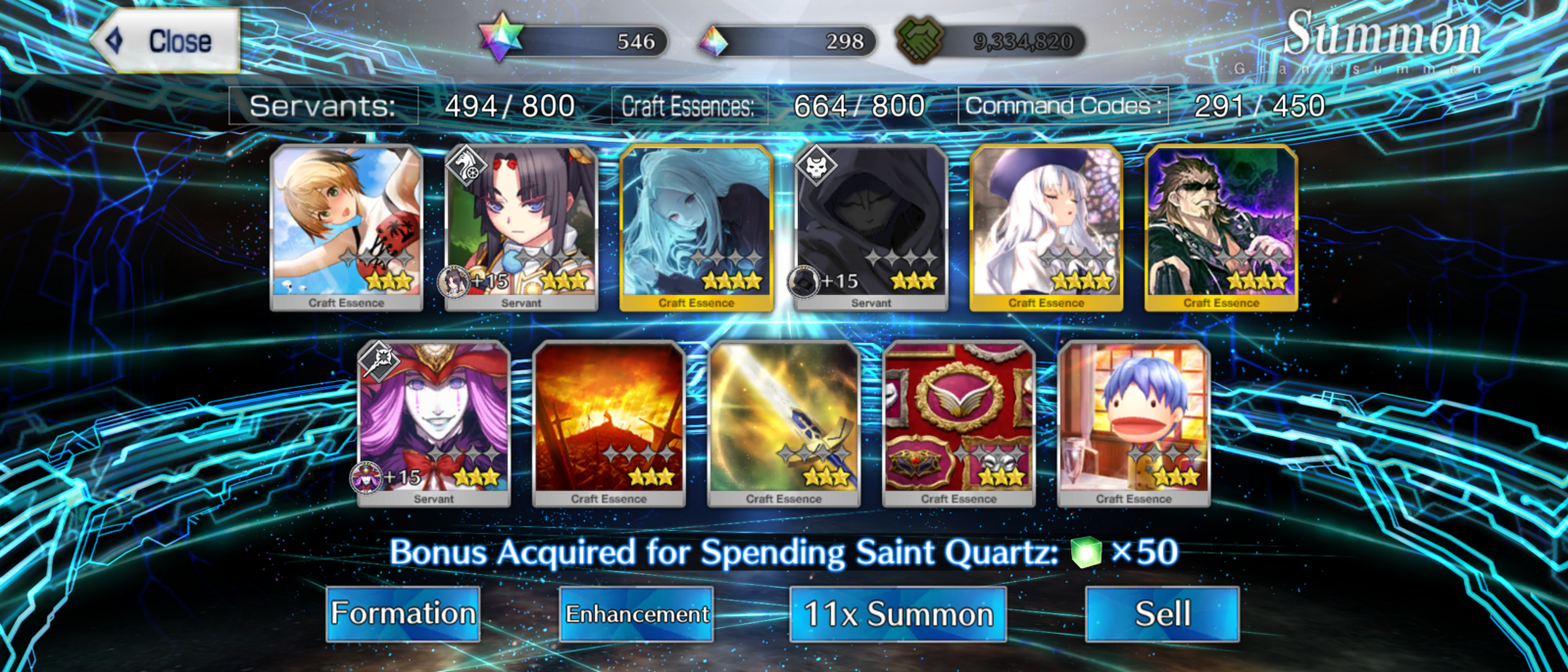Inspect the blue-haired cartoon face craft essence
This screenshot has height=672, width=1568.
coord(1134,422)
